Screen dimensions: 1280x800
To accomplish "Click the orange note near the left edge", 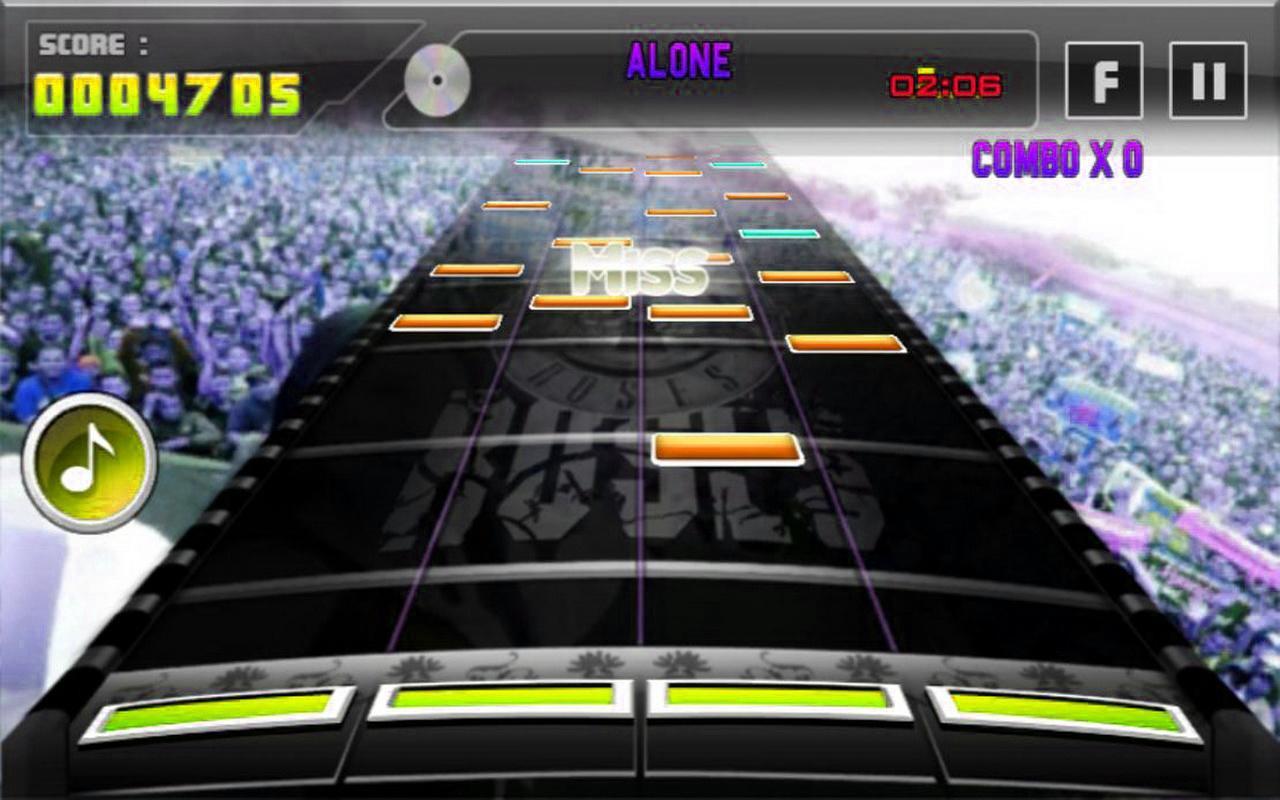I will (447, 321).
